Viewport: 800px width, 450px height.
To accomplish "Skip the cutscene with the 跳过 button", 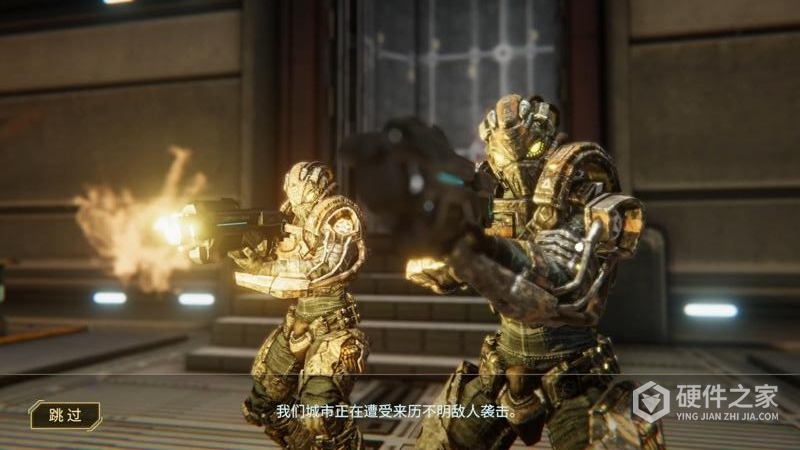I will 65,414.
